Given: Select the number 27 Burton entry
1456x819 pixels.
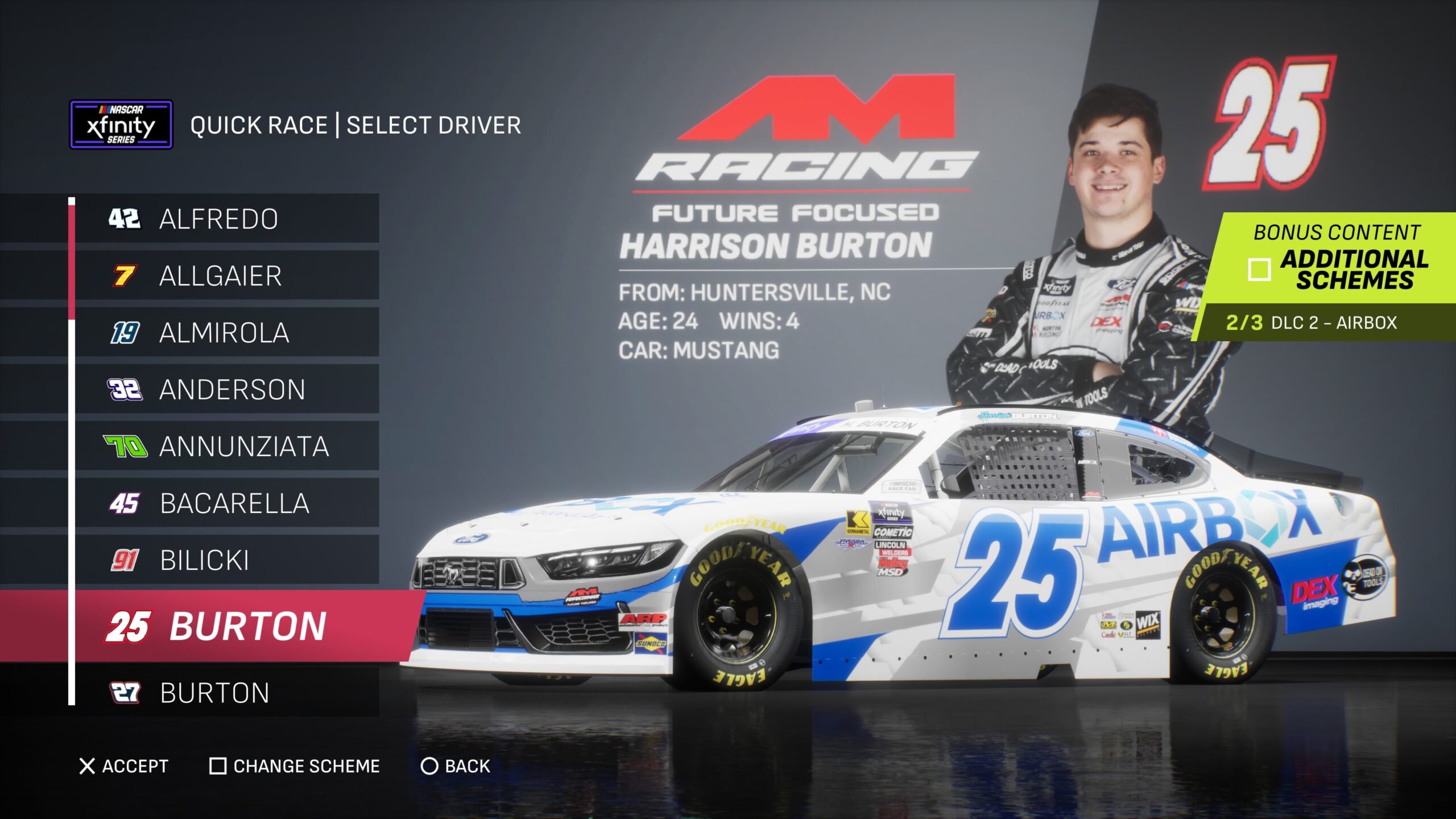Looking at the screenshot, I should click(x=226, y=692).
